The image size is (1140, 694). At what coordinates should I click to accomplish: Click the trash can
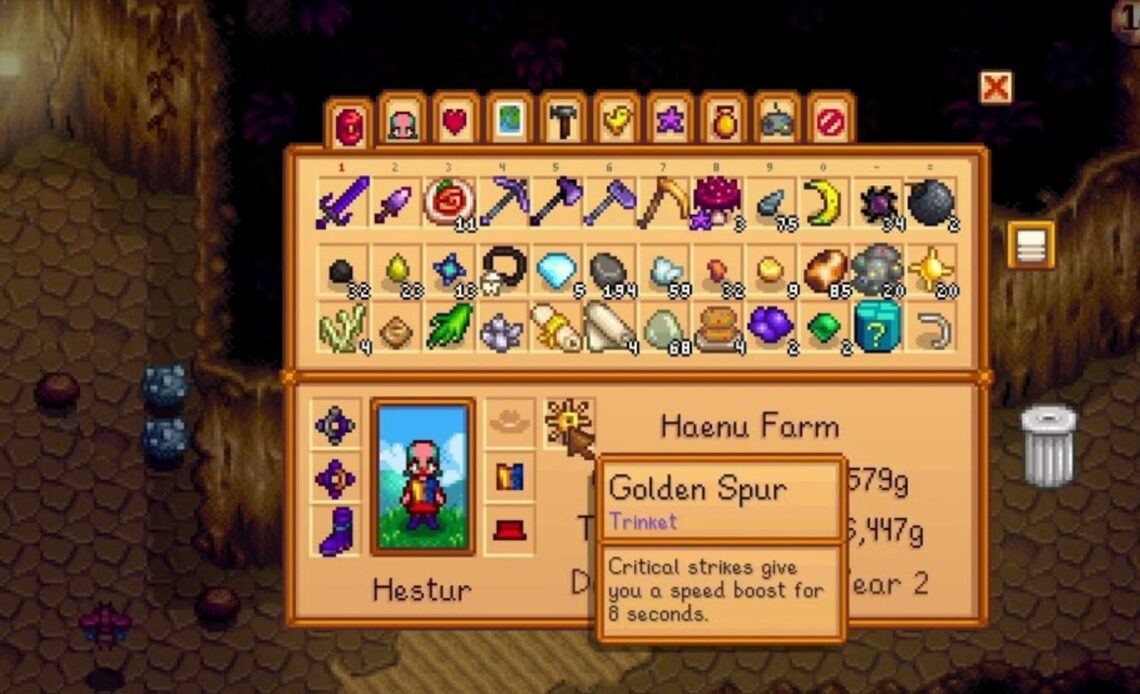[x=1048, y=445]
